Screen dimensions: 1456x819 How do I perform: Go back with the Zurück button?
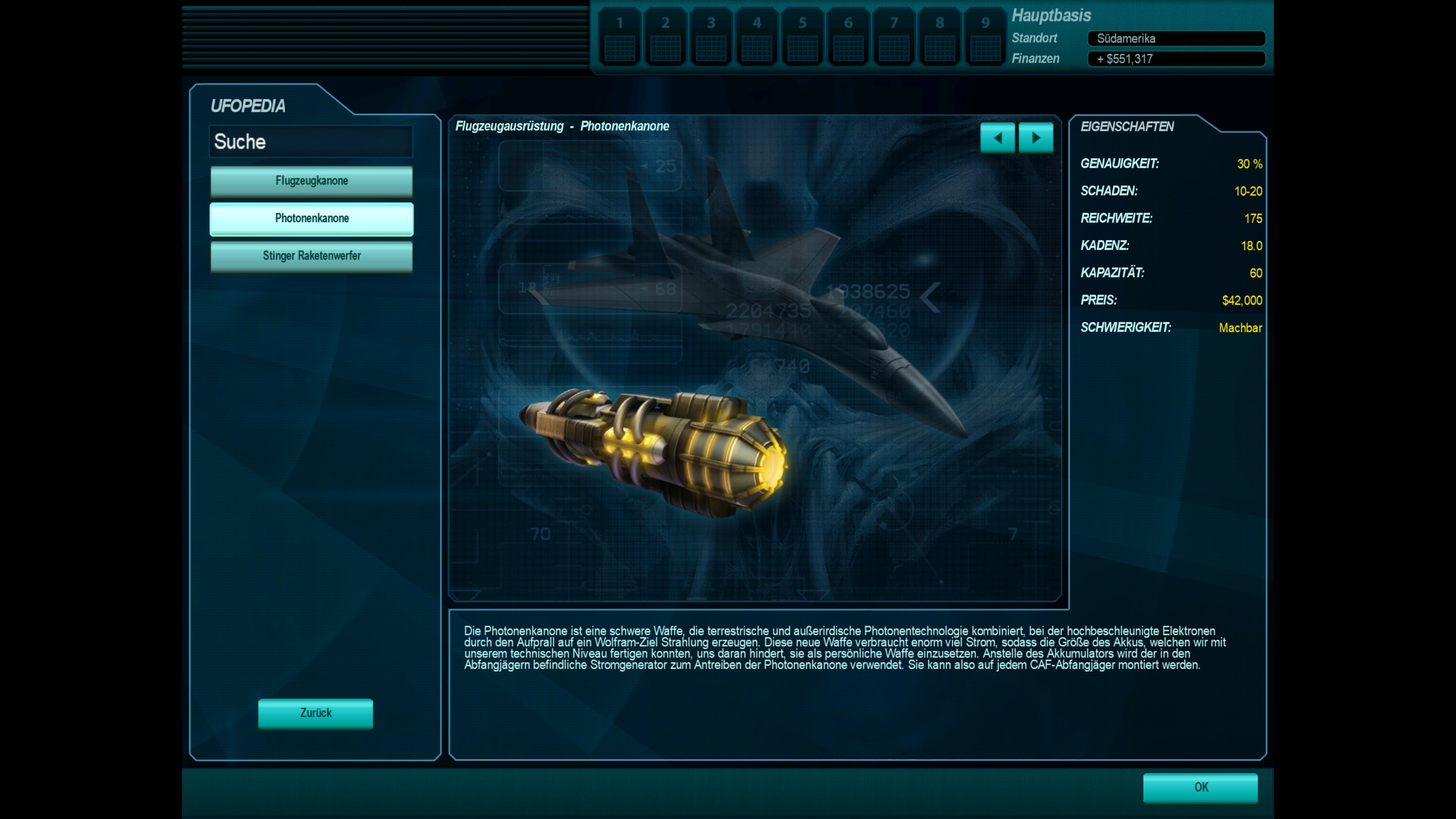pos(315,713)
